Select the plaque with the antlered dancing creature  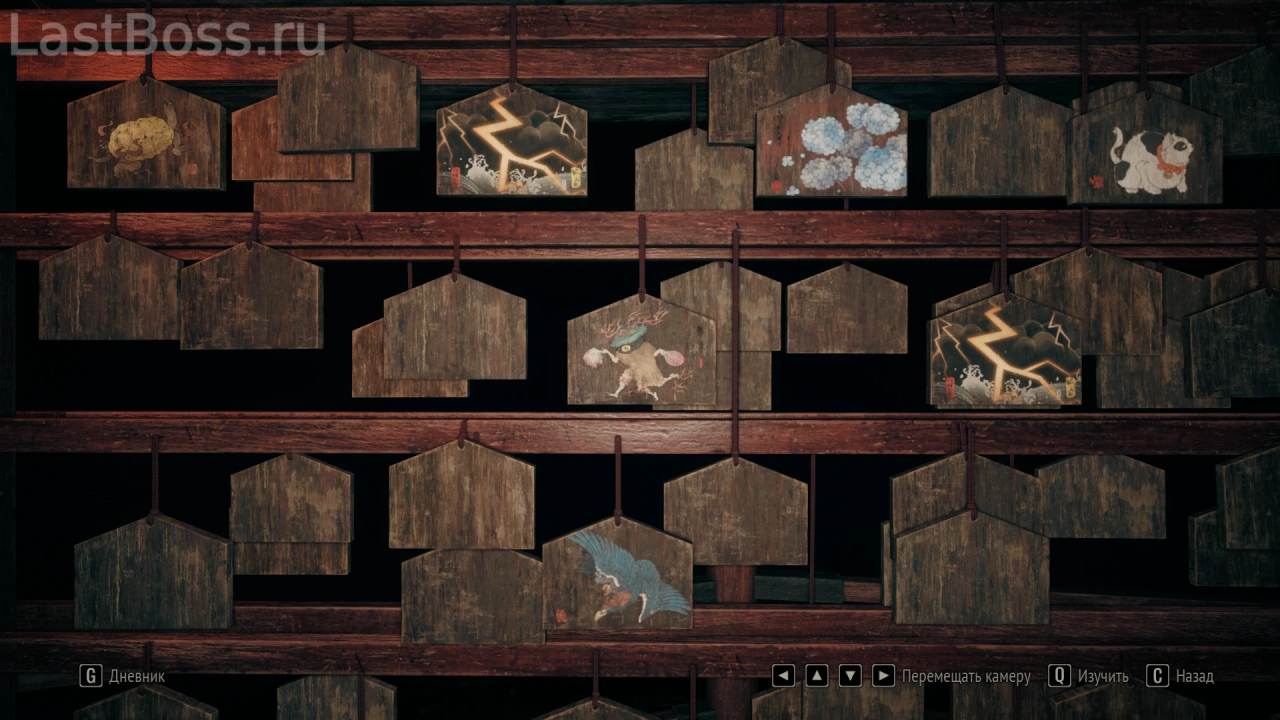coord(641,355)
